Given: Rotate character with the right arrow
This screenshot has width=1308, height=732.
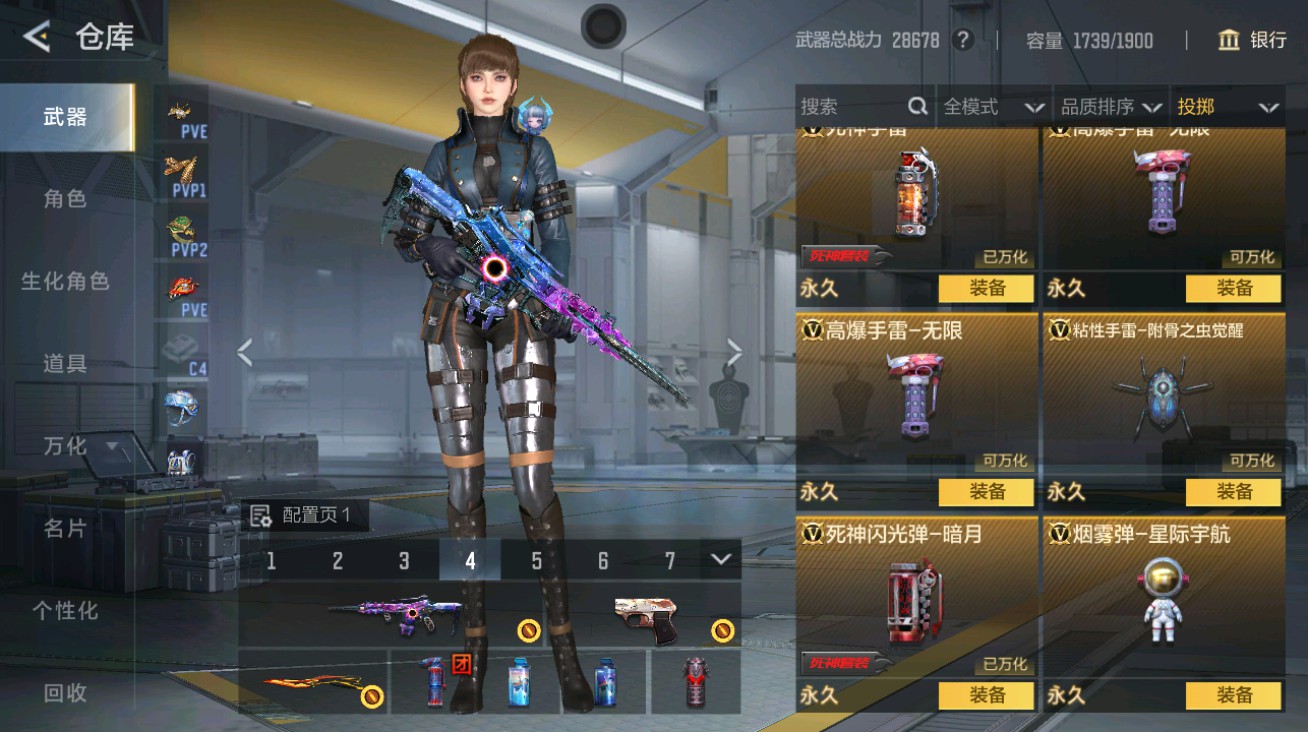Looking at the screenshot, I should click(735, 352).
